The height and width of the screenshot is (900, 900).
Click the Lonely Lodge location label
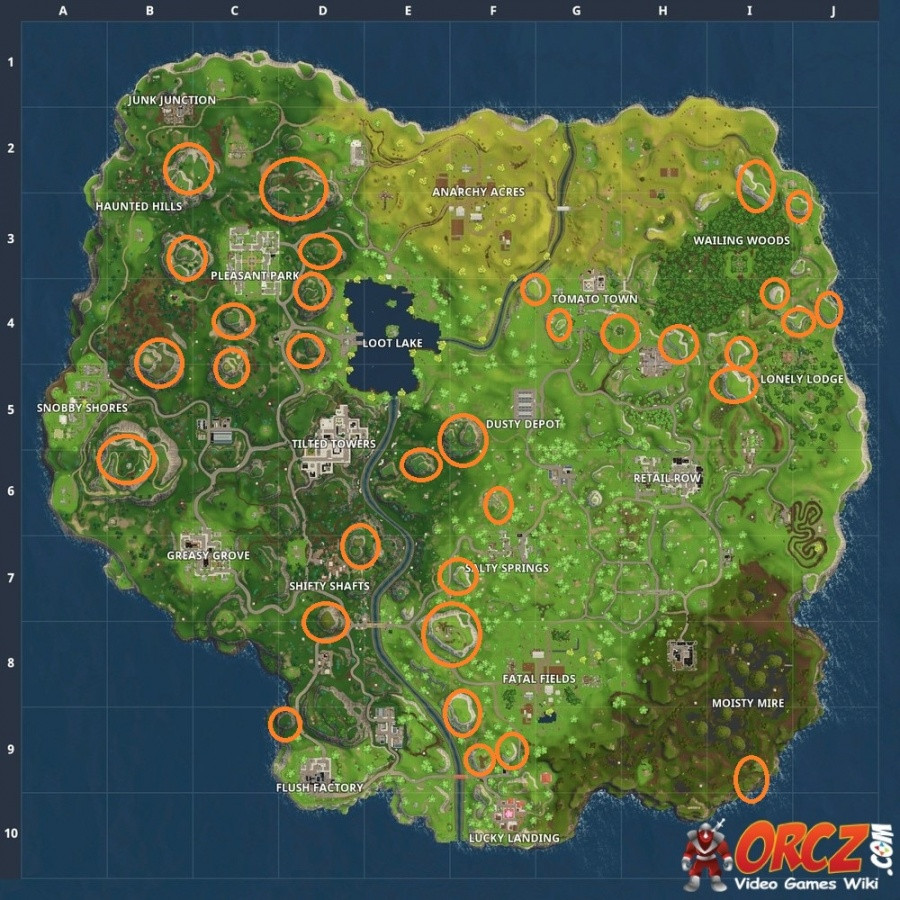pos(802,379)
